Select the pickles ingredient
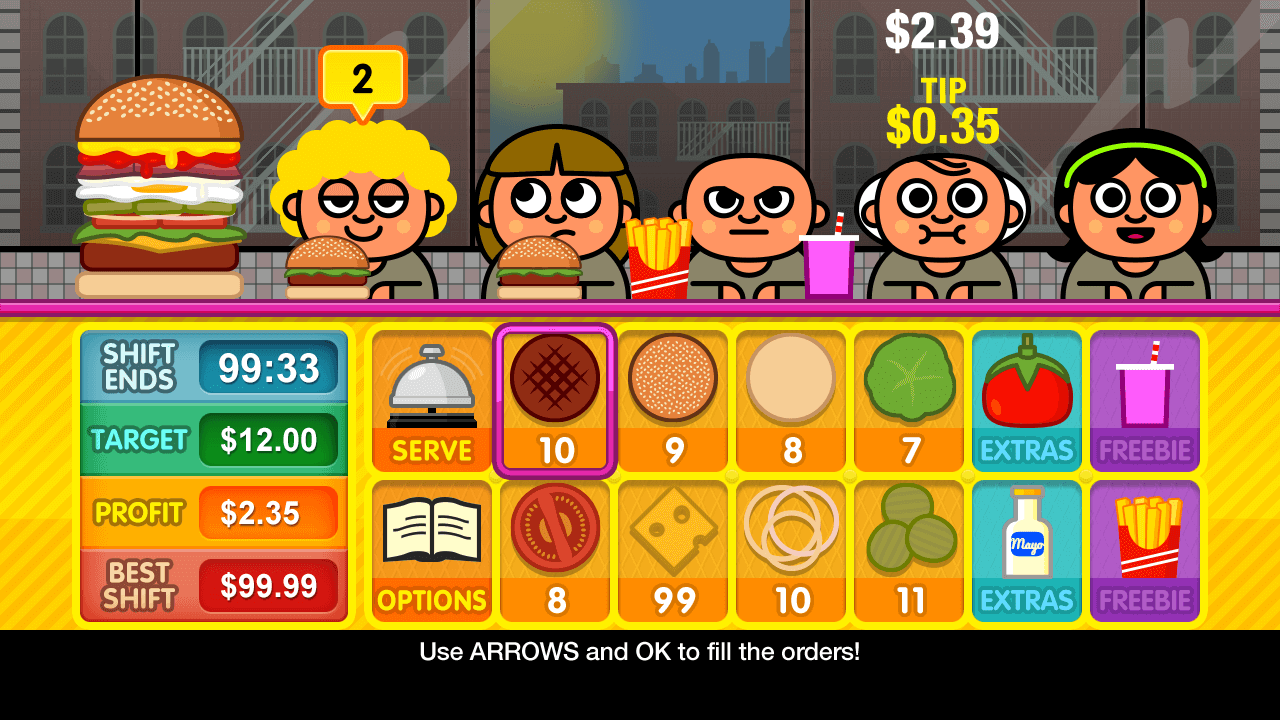Image resolution: width=1280 pixels, height=720 pixels. (909, 551)
